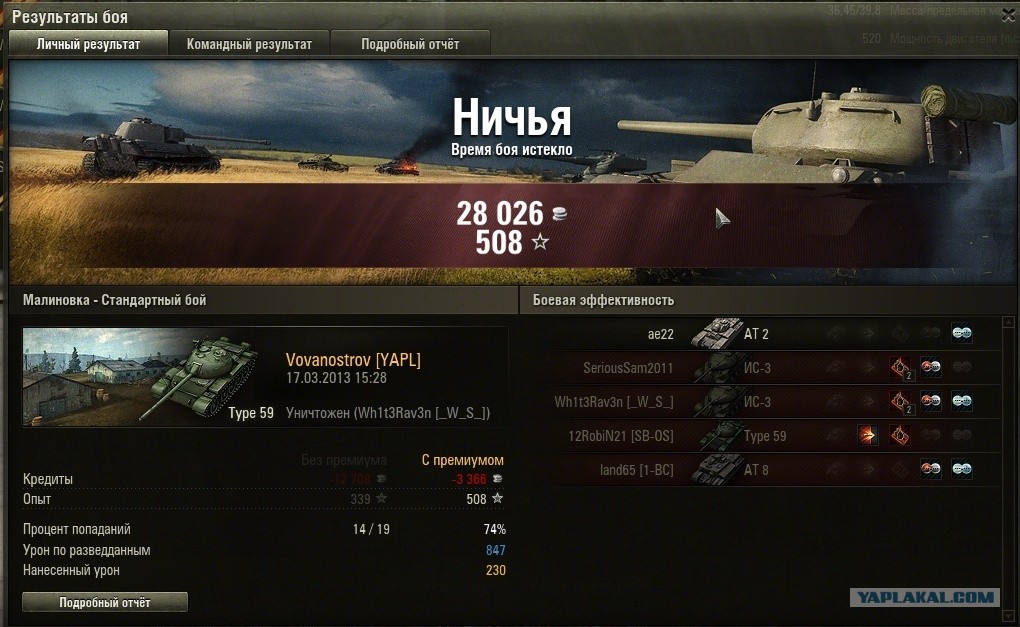Viewport: 1020px width, 627px height.
Task: Click the Подробный отчёт button below stats
Action: click(105, 603)
